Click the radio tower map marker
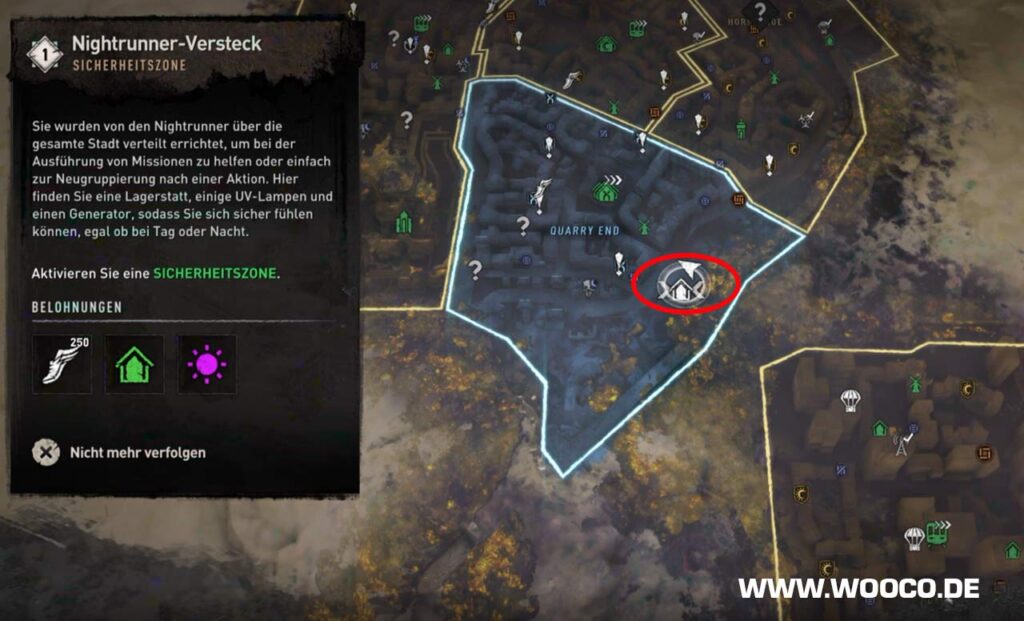This screenshot has width=1024, height=621. click(x=900, y=442)
